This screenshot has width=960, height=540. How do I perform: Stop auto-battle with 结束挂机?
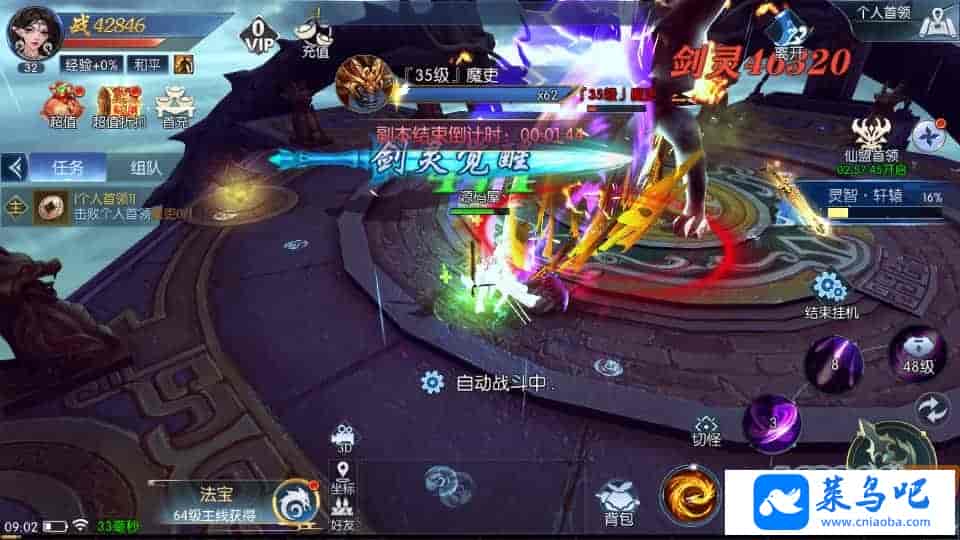pyautogui.click(x=830, y=295)
